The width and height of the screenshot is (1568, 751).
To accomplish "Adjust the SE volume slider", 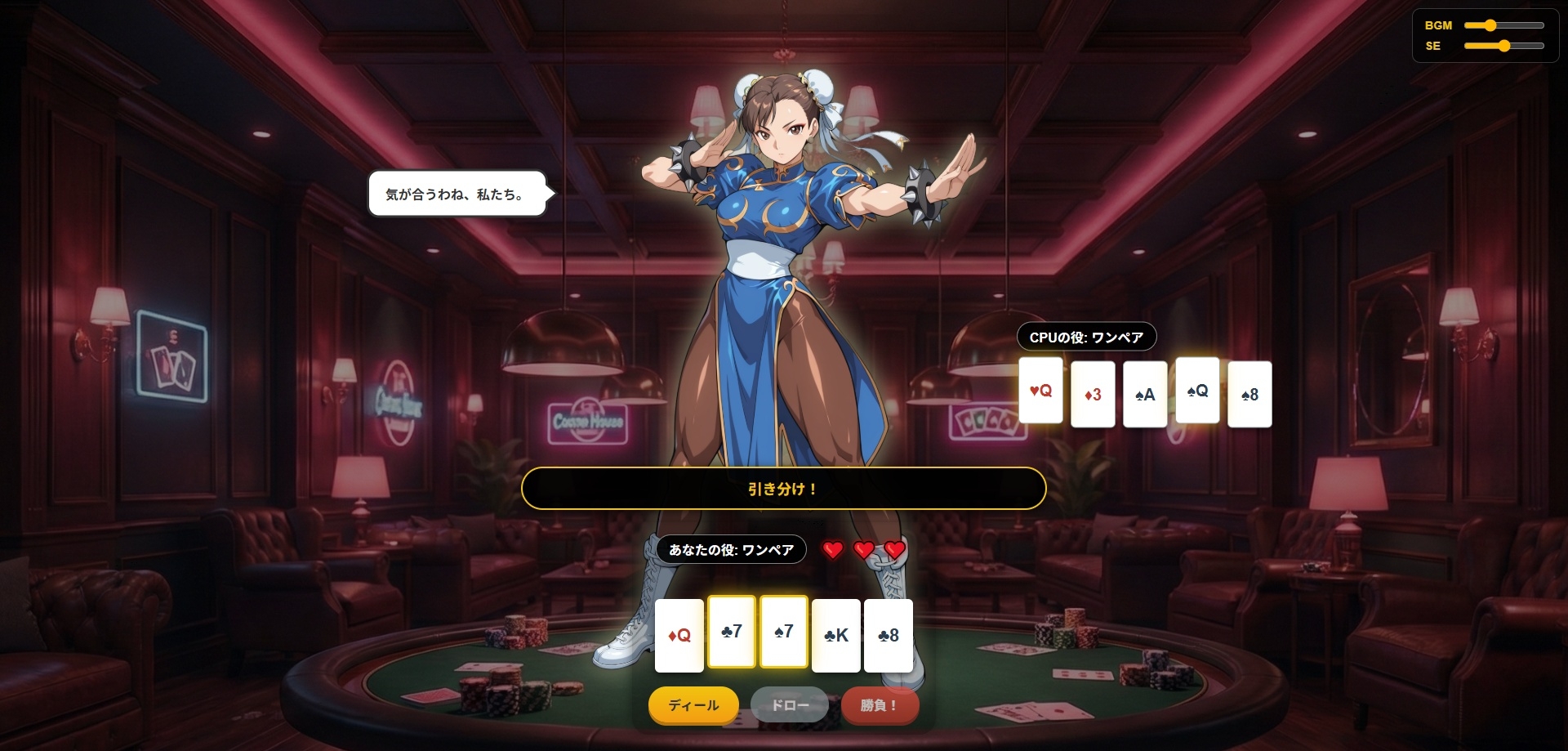I will [x=1503, y=46].
